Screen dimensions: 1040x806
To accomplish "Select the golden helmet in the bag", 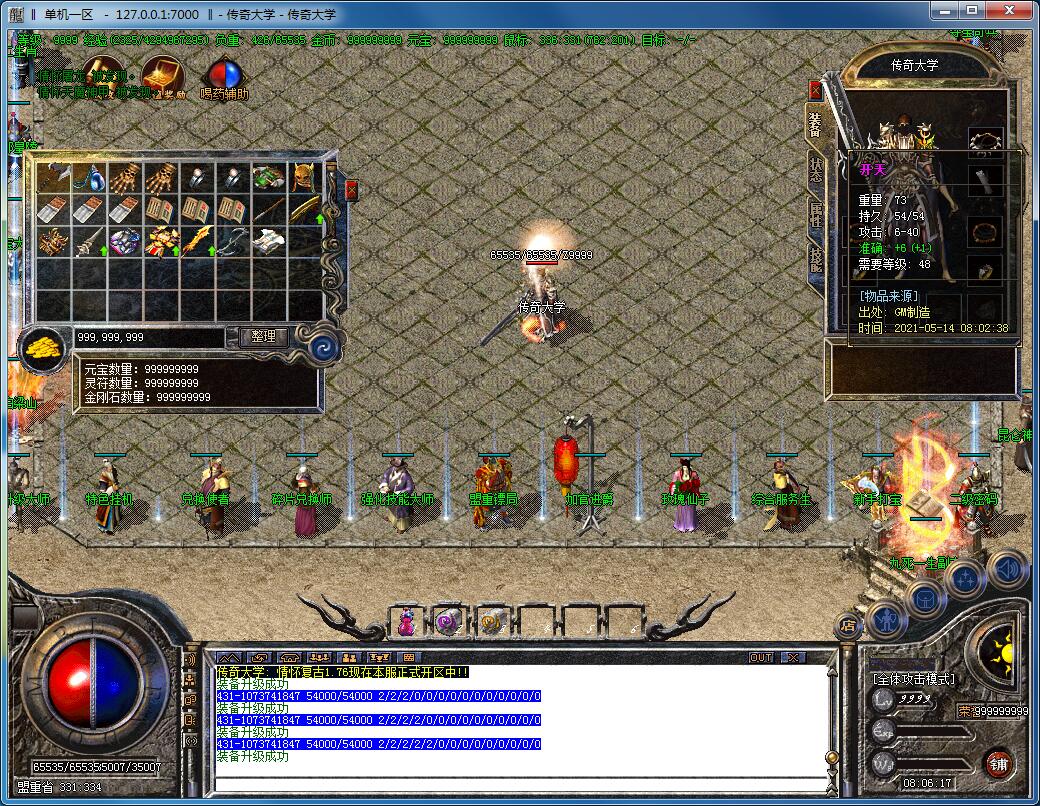I will click(304, 178).
